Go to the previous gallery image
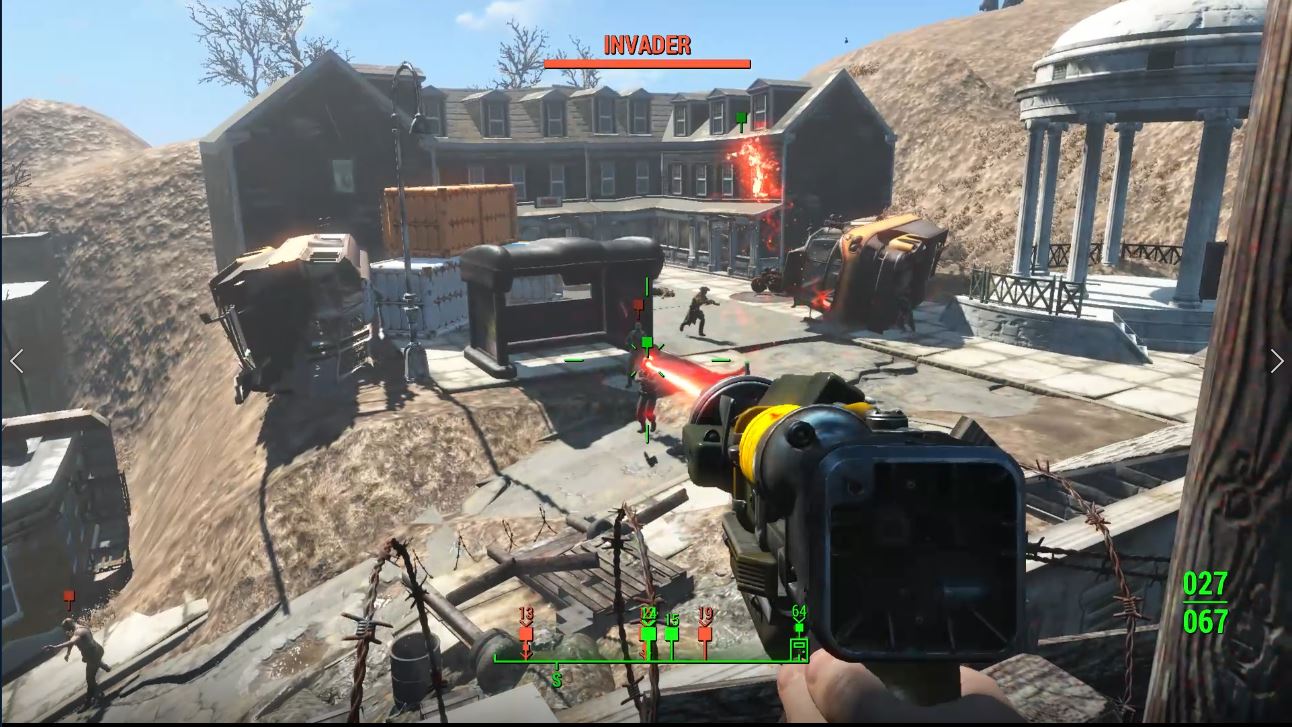The image size is (1292, 727). pos(17,361)
